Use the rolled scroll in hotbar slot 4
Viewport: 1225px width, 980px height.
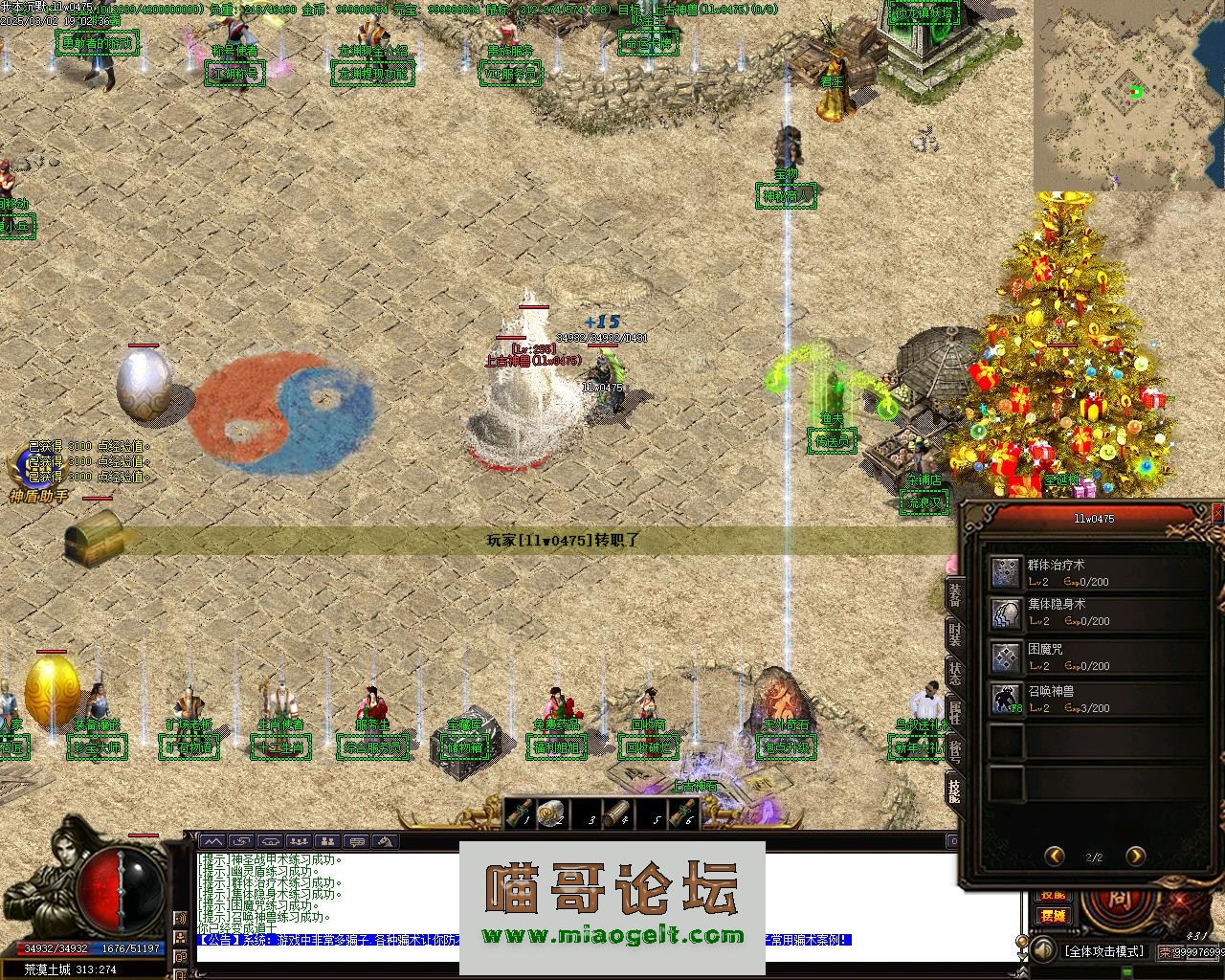(x=616, y=814)
